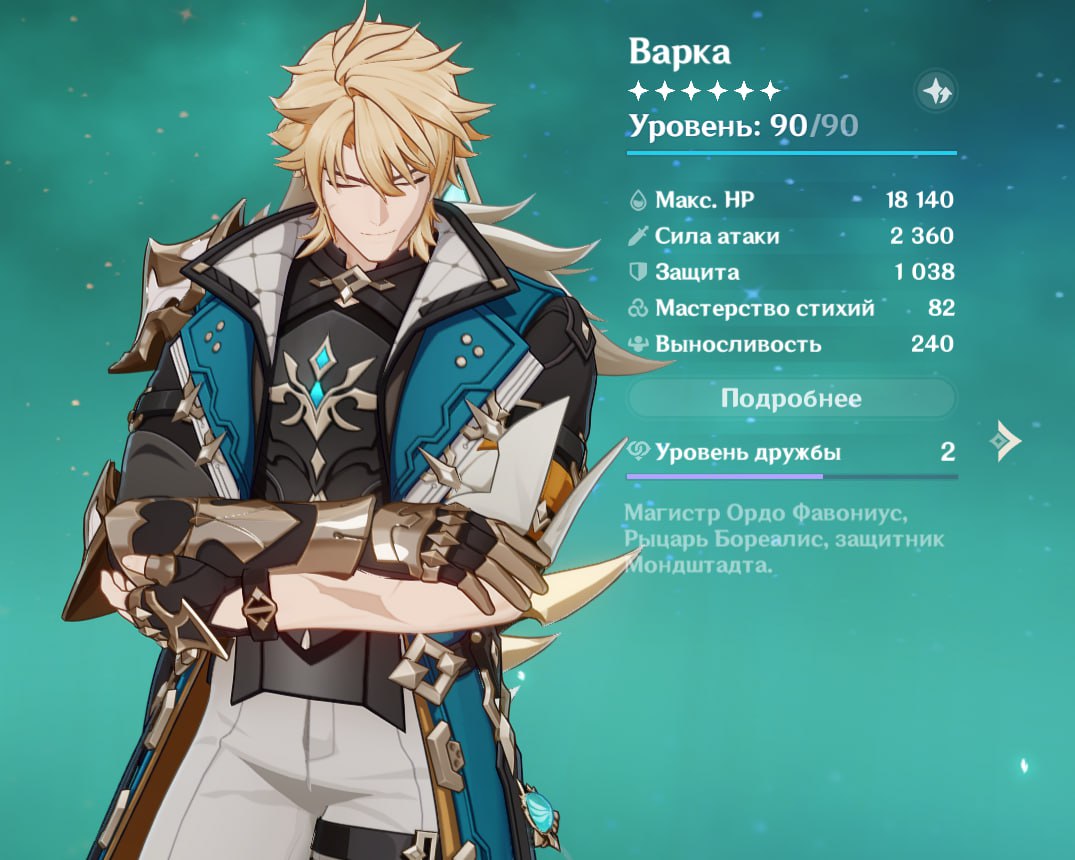Select the arrow next to Уровень дружбы
This screenshot has width=1075, height=860.
coord(1004,441)
